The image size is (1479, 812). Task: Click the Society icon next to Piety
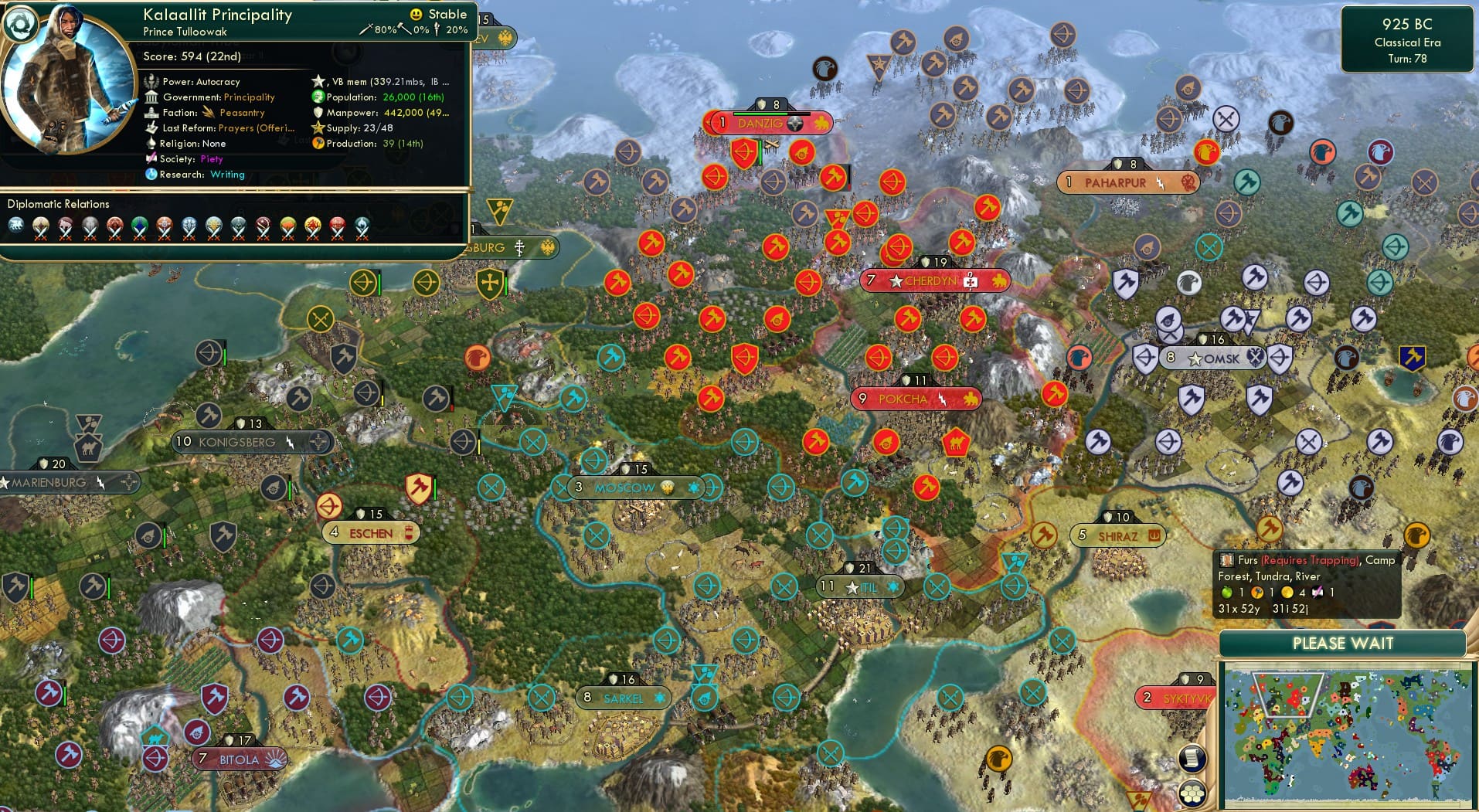pyautogui.click(x=152, y=159)
